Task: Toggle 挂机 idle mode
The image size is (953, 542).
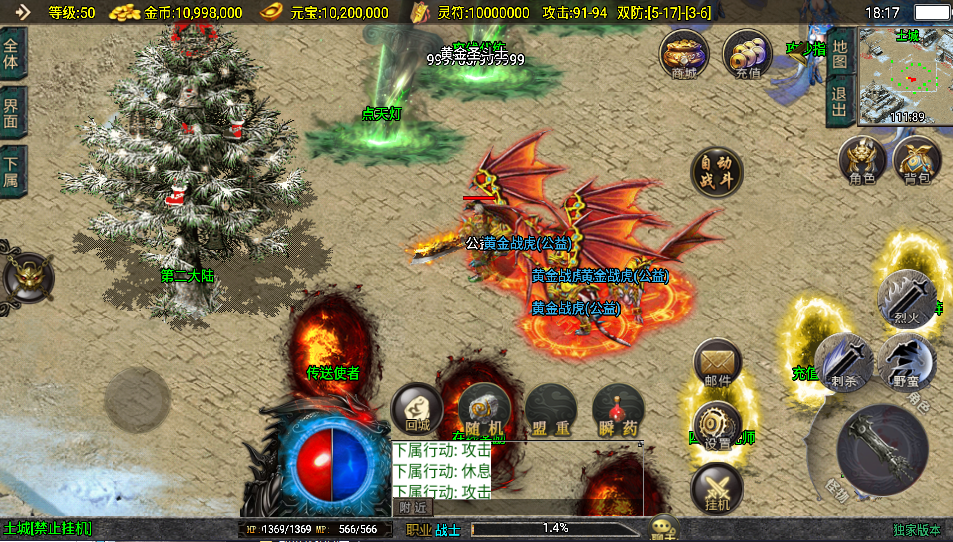Action: pos(717,489)
